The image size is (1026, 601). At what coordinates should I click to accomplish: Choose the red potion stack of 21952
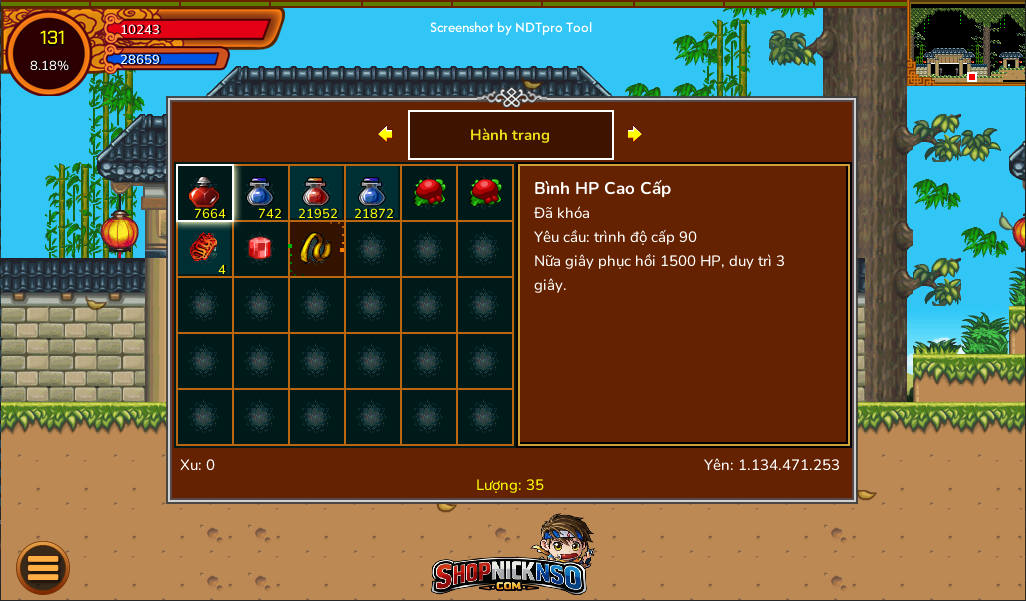tap(317, 193)
